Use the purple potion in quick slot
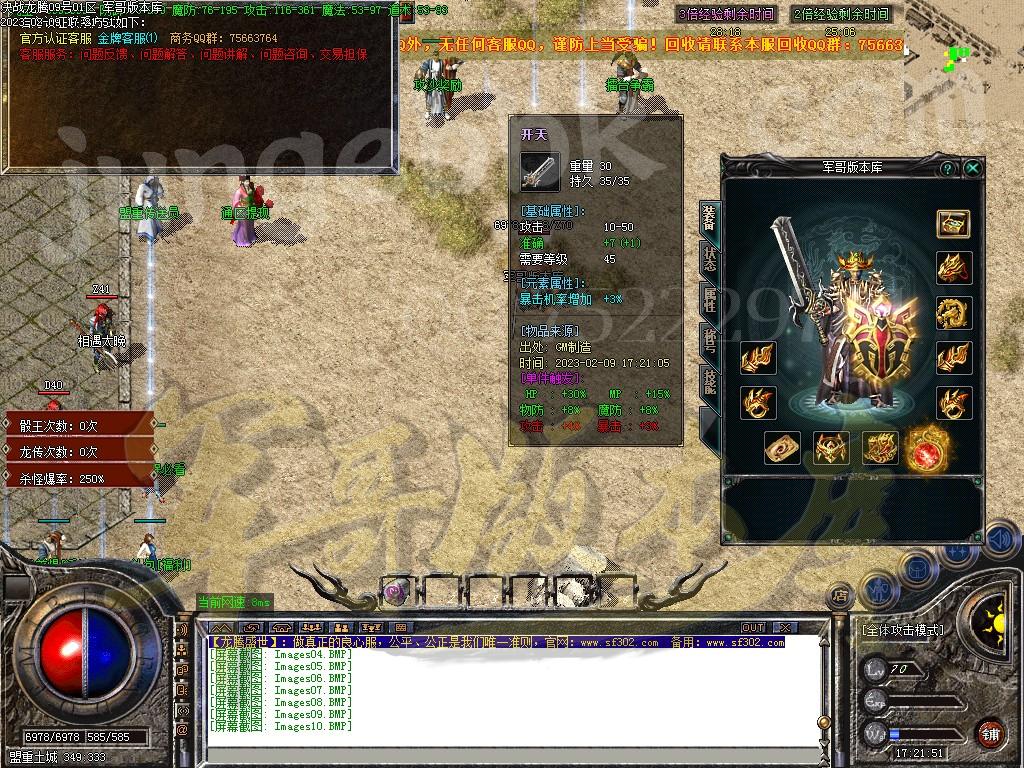Screen dimensions: 1024x768 396,591
